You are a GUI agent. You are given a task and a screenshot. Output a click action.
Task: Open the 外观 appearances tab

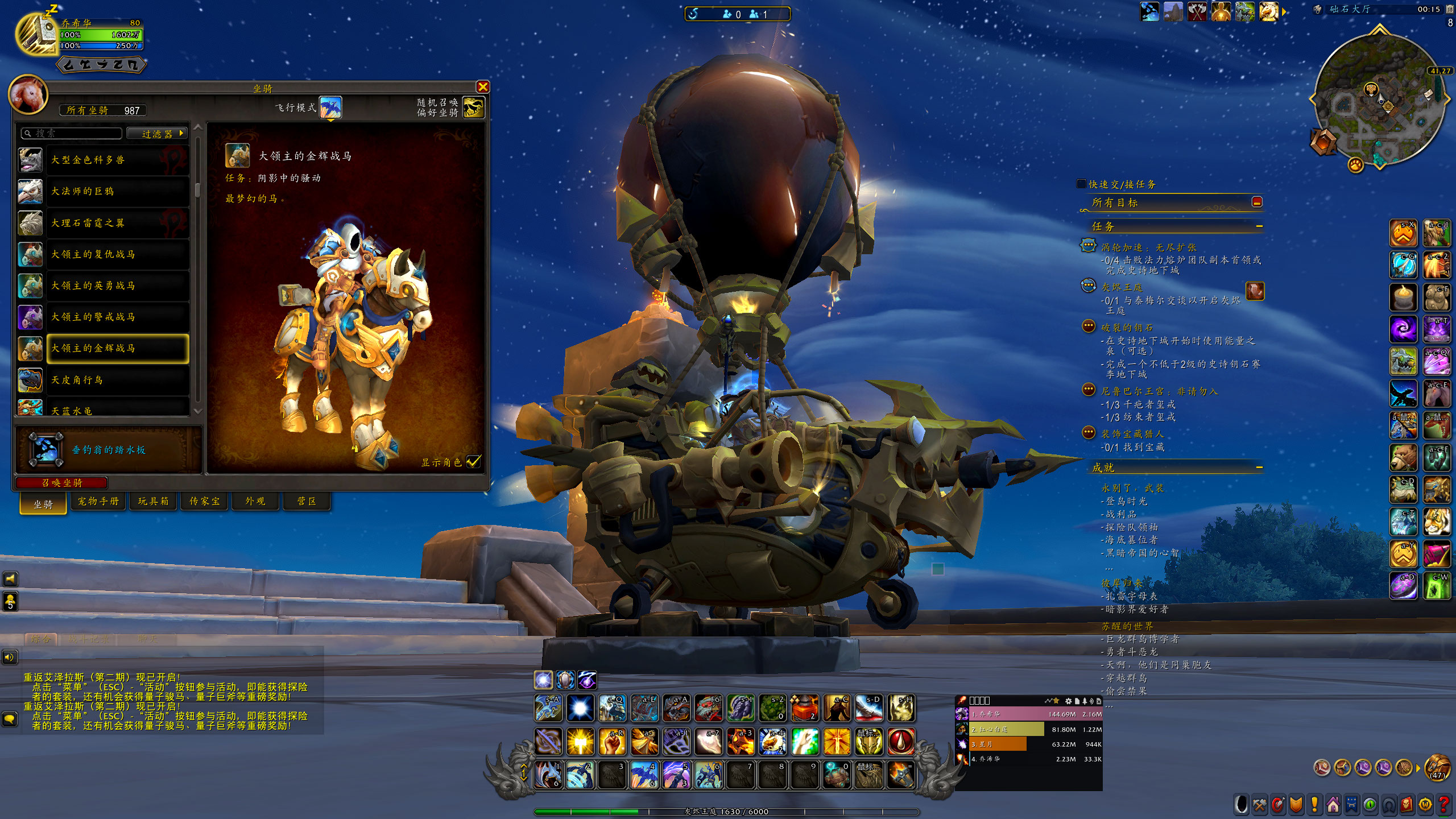[255, 501]
